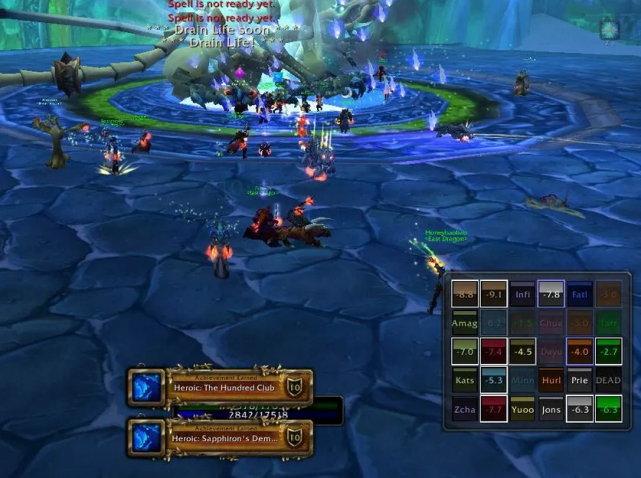The width and height of the screenshot is (641, 478).
Task: Open the Heroic: The Hundred Club achievement alert
Action: 220,386
